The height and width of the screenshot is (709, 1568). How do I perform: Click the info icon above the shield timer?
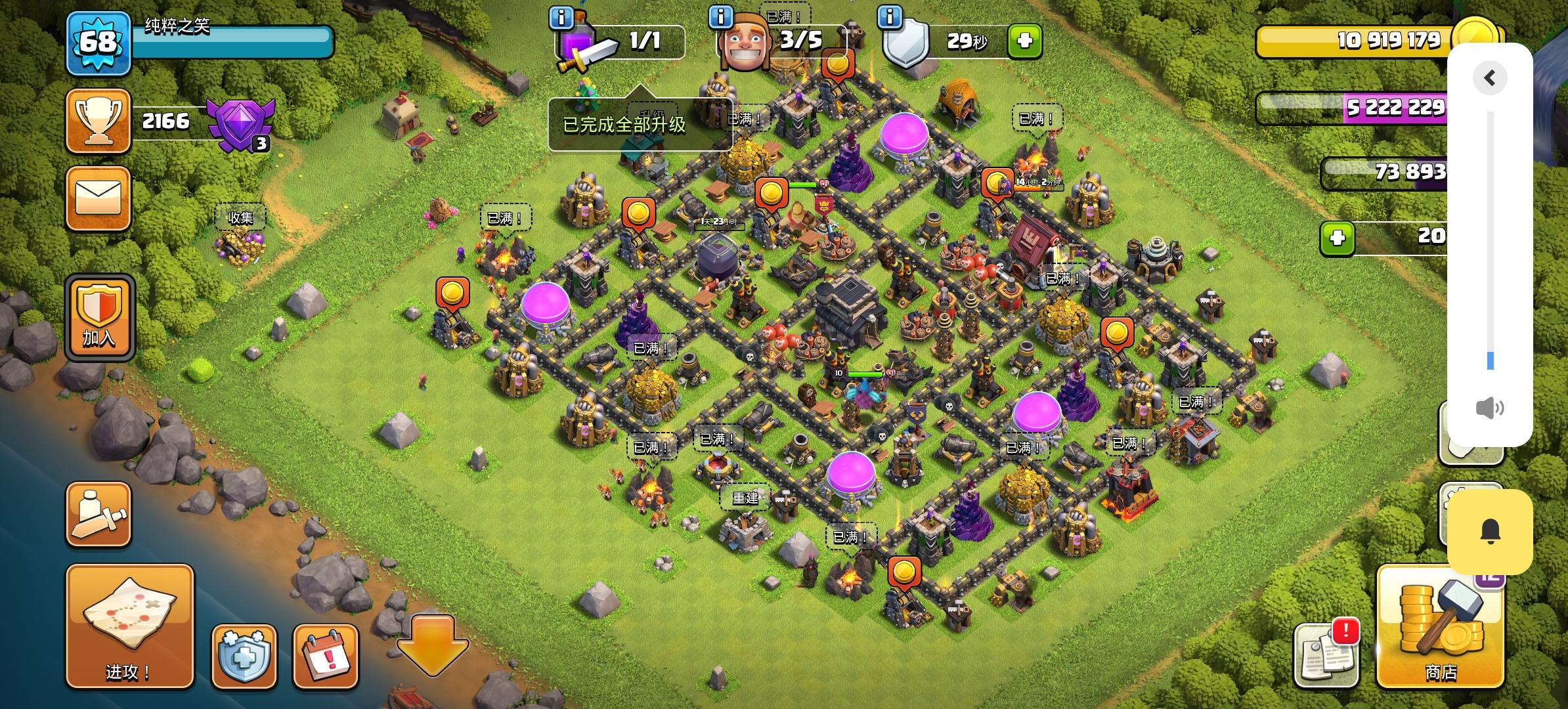pyautogui.click(x=890, y=18)
